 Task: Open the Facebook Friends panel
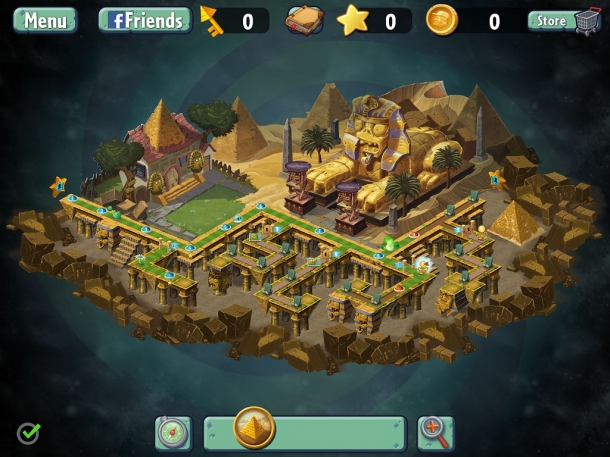click(x=145, y=20)
